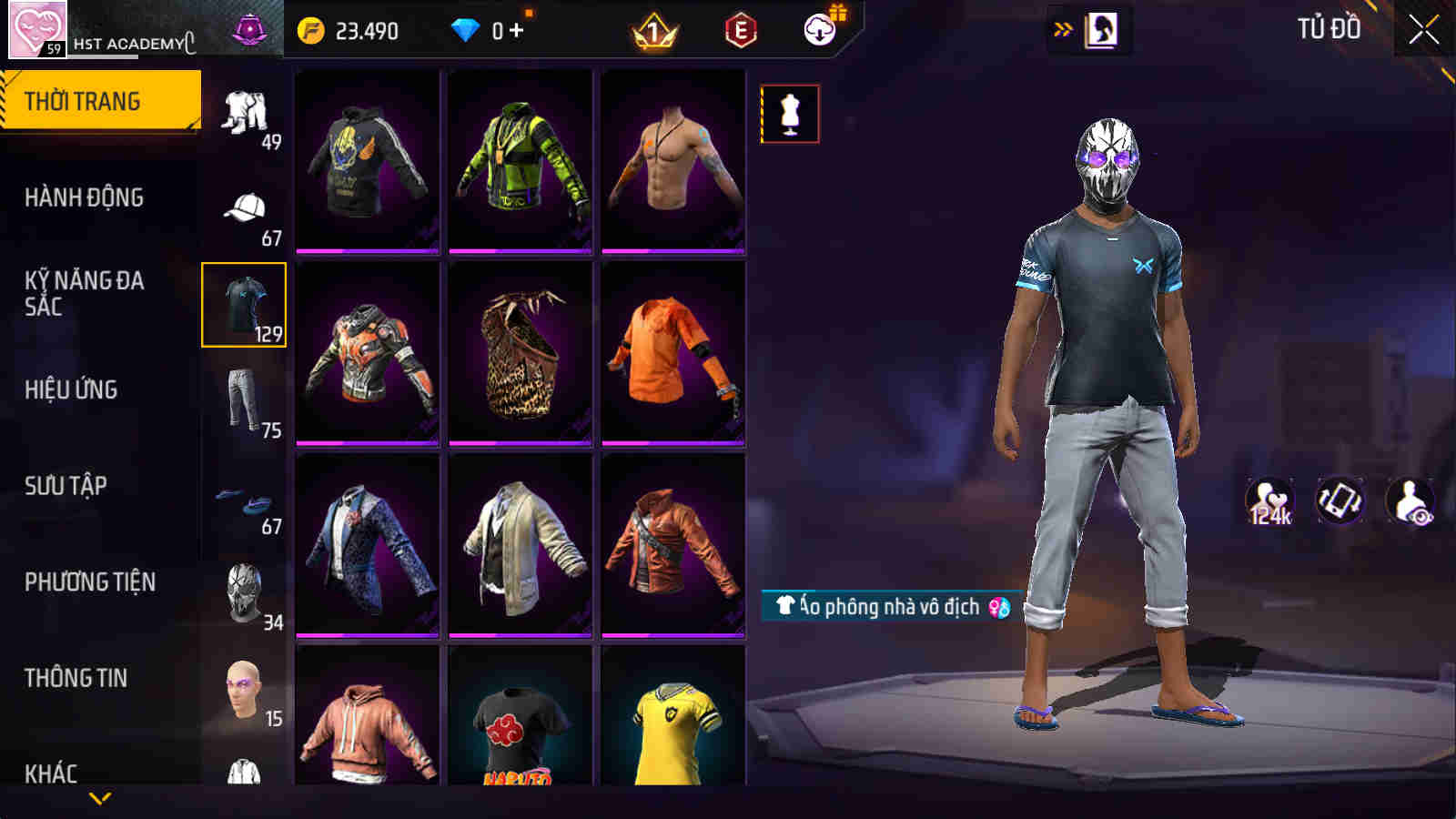The width and height of the screenshot is (1456, 819).
Task: Toggle the character inspect eye icon
Action: point(1407,500)
